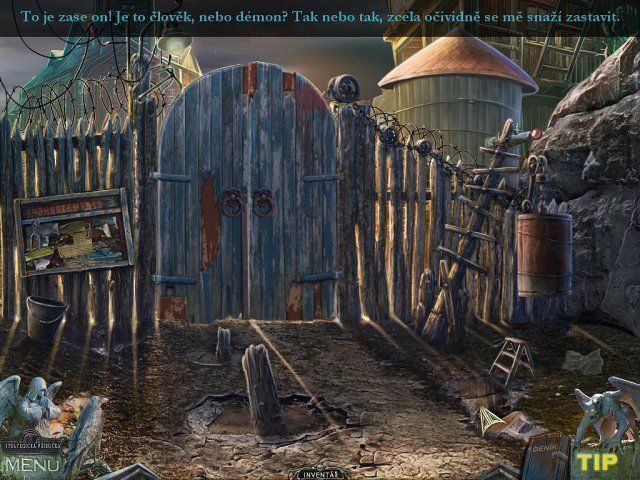Image resolution: width=640 pixels, height=480 pixels.
Task: Use the TIP hint button
Action: tap(597, 462)
